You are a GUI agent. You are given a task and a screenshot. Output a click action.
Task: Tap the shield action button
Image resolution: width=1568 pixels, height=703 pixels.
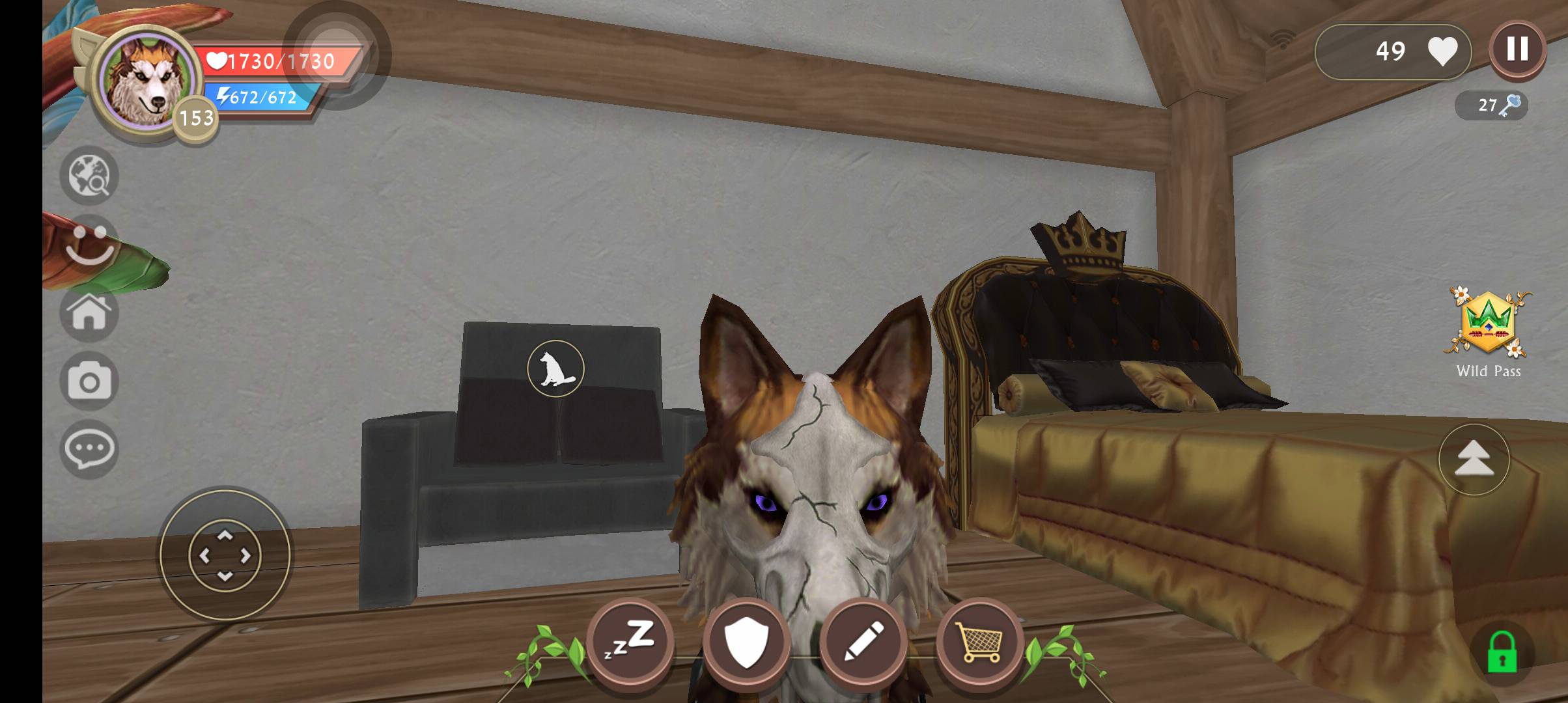tap(746, 641)
